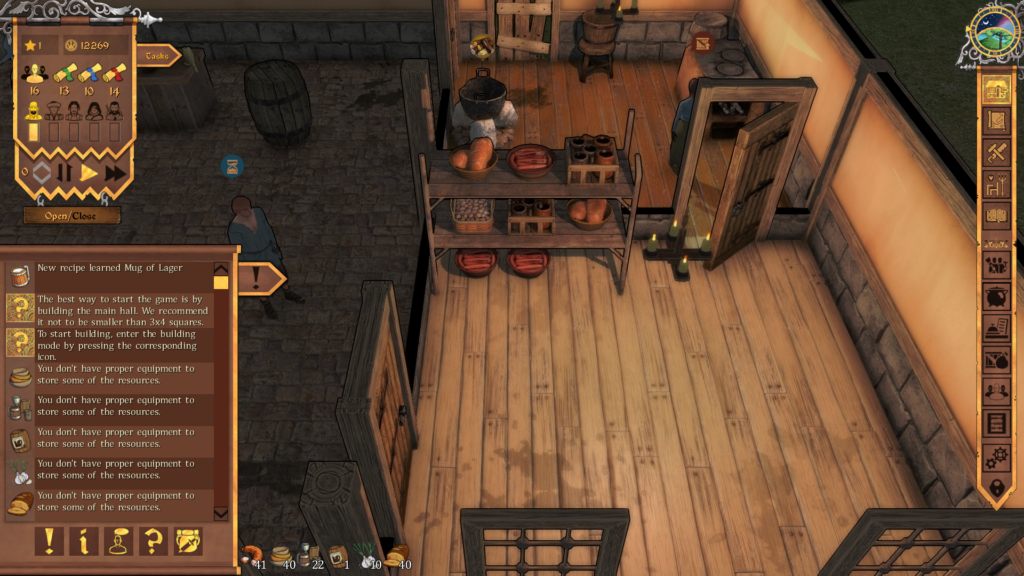Viewport: 1024px width, 576px height.
Task: Click the day-night compass emblem
Action: pos(994,36)
